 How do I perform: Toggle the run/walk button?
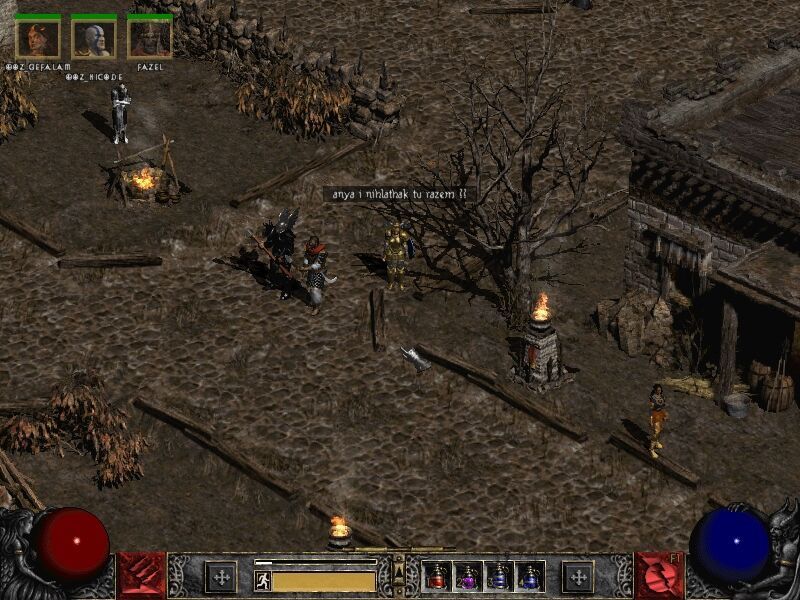point(263,580)
